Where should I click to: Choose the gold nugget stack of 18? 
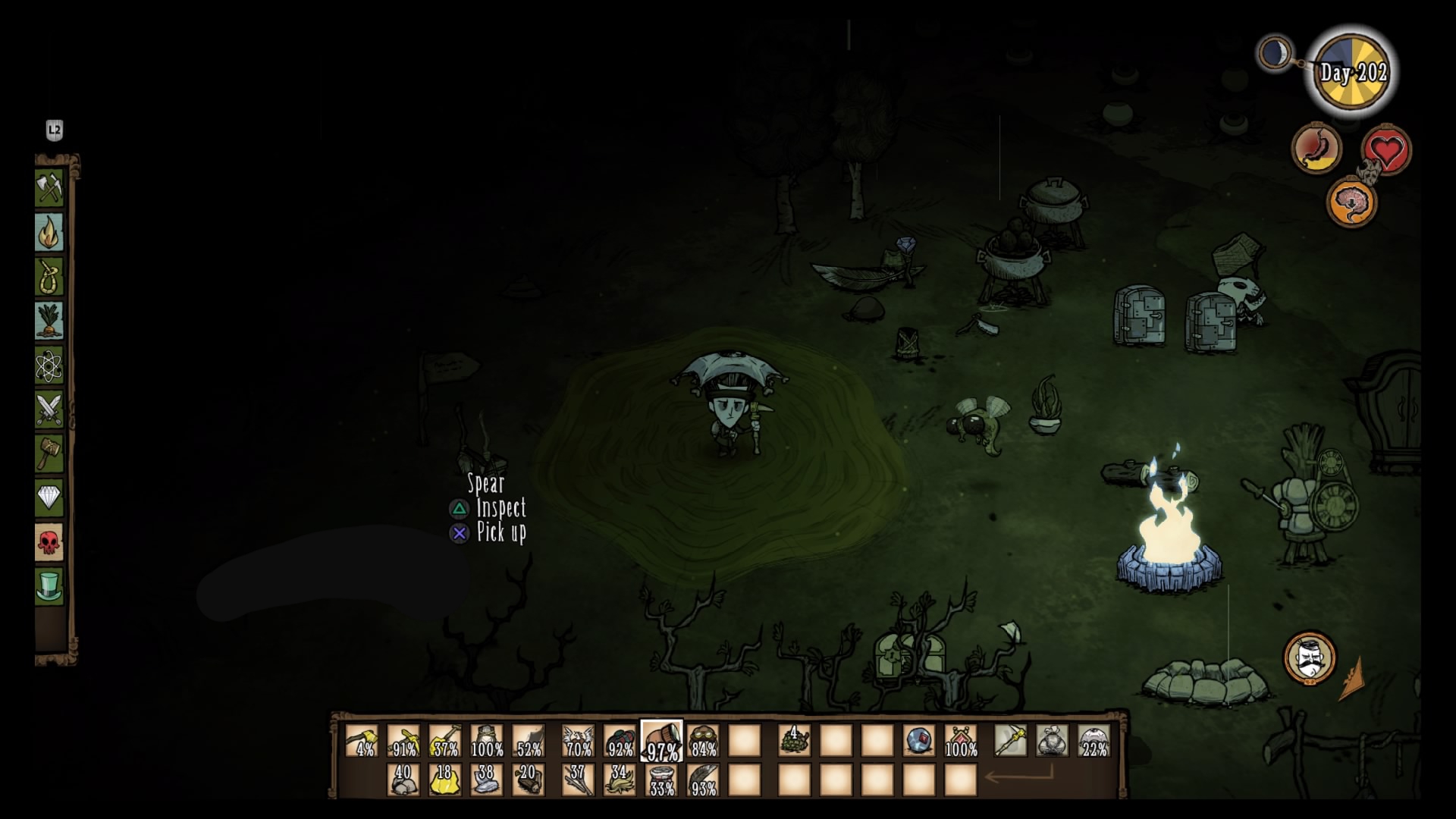coord(444,780)
